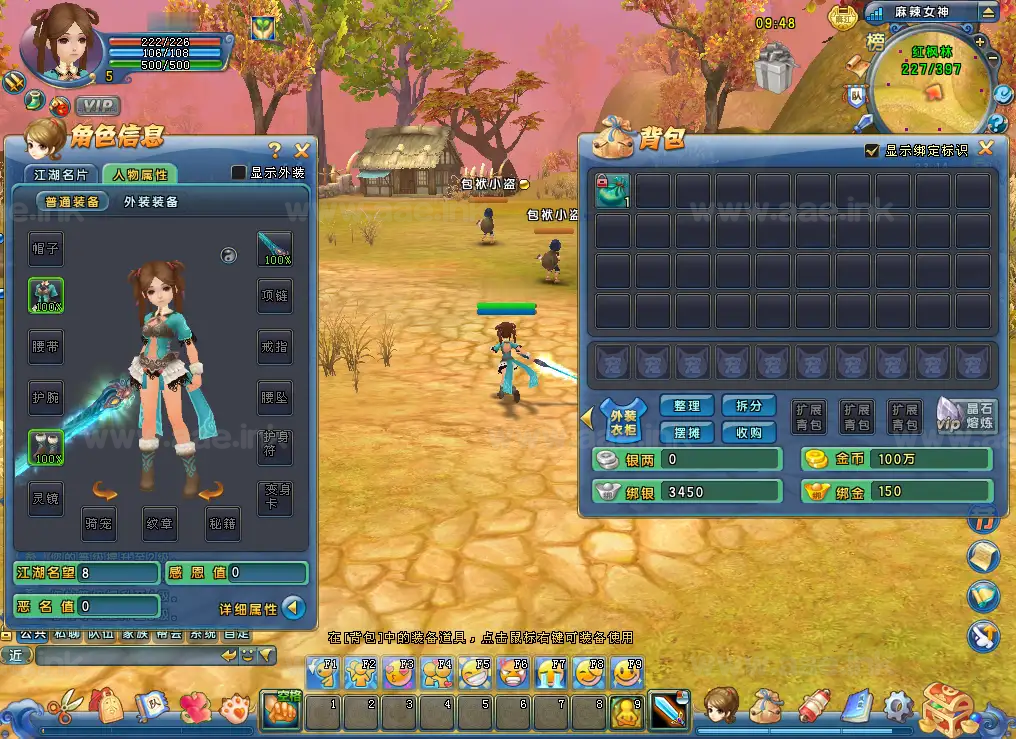The image size is (1016, 739).
Task: Close the 背包 backpack window
Action: point(986,149)
